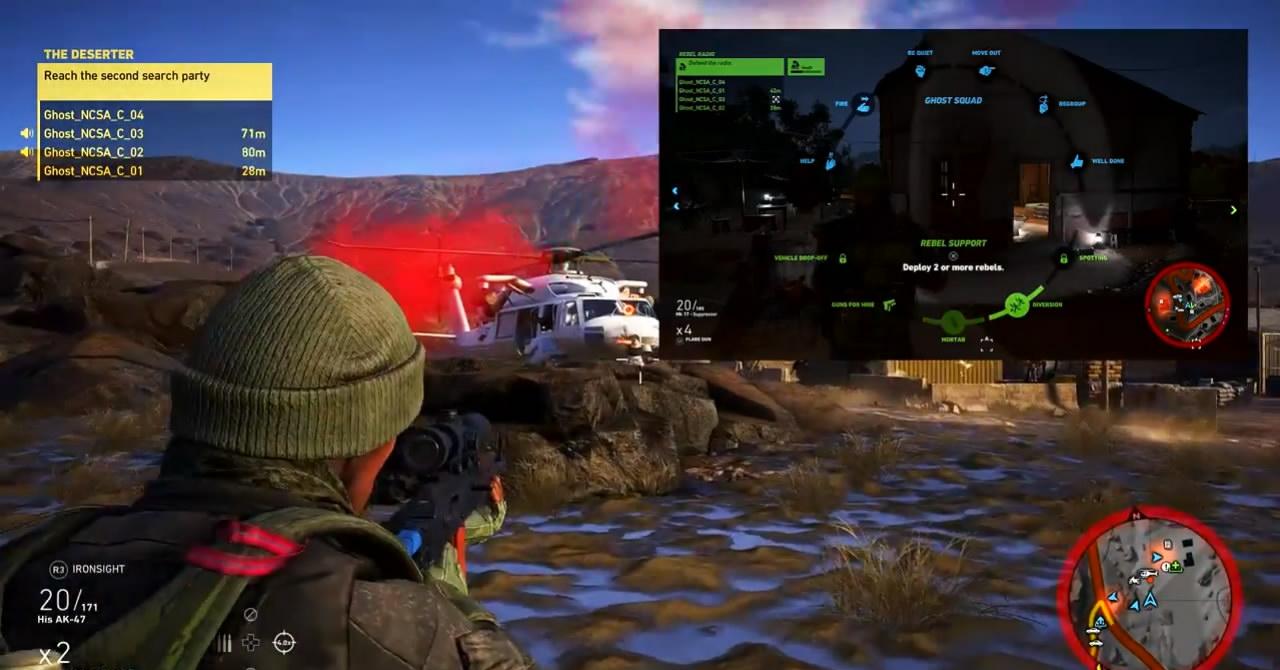Select the Fire squad order

click(864, 104)
